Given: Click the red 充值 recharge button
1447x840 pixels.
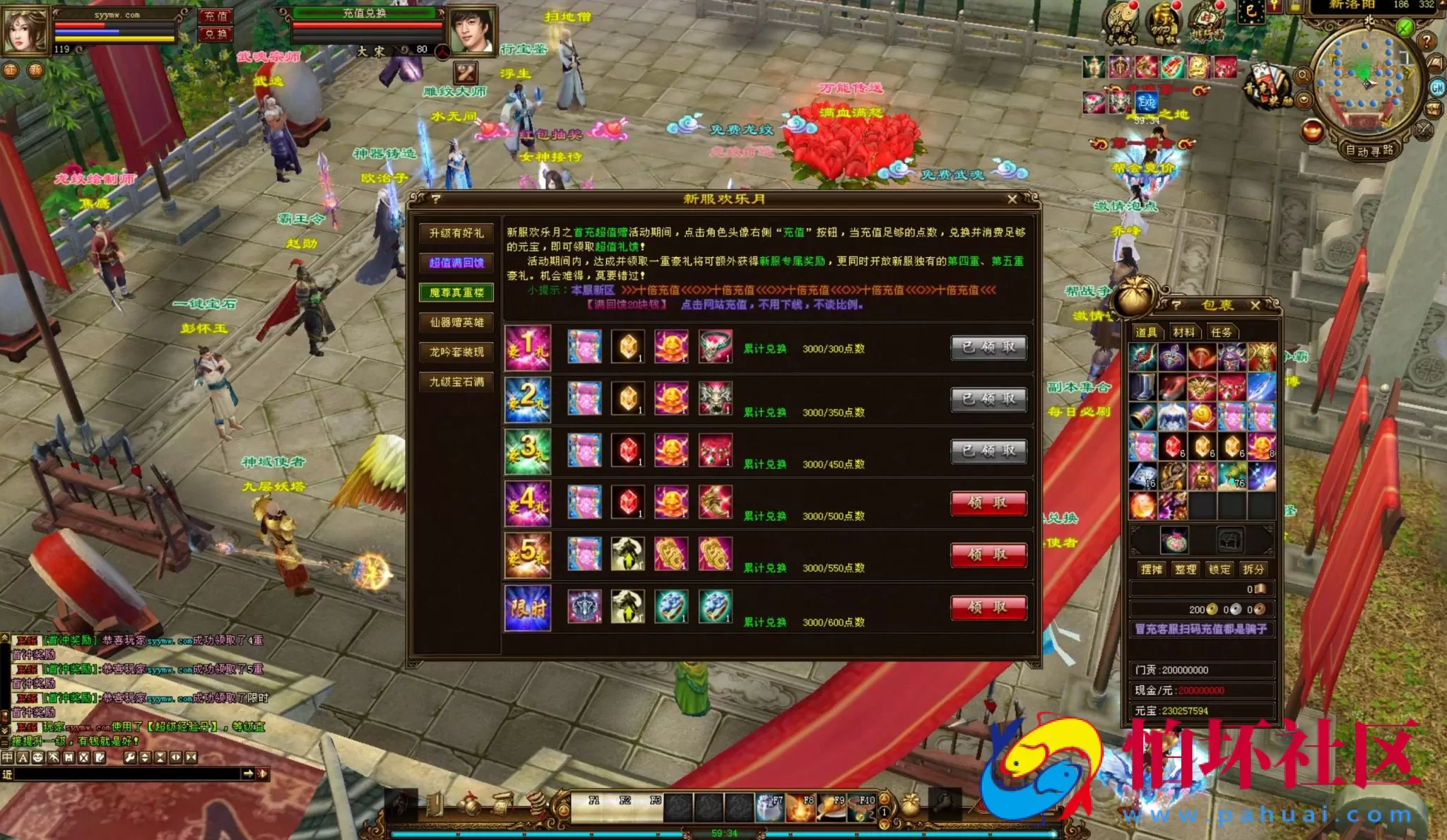Looking at the screenshot, I should 215,16.
